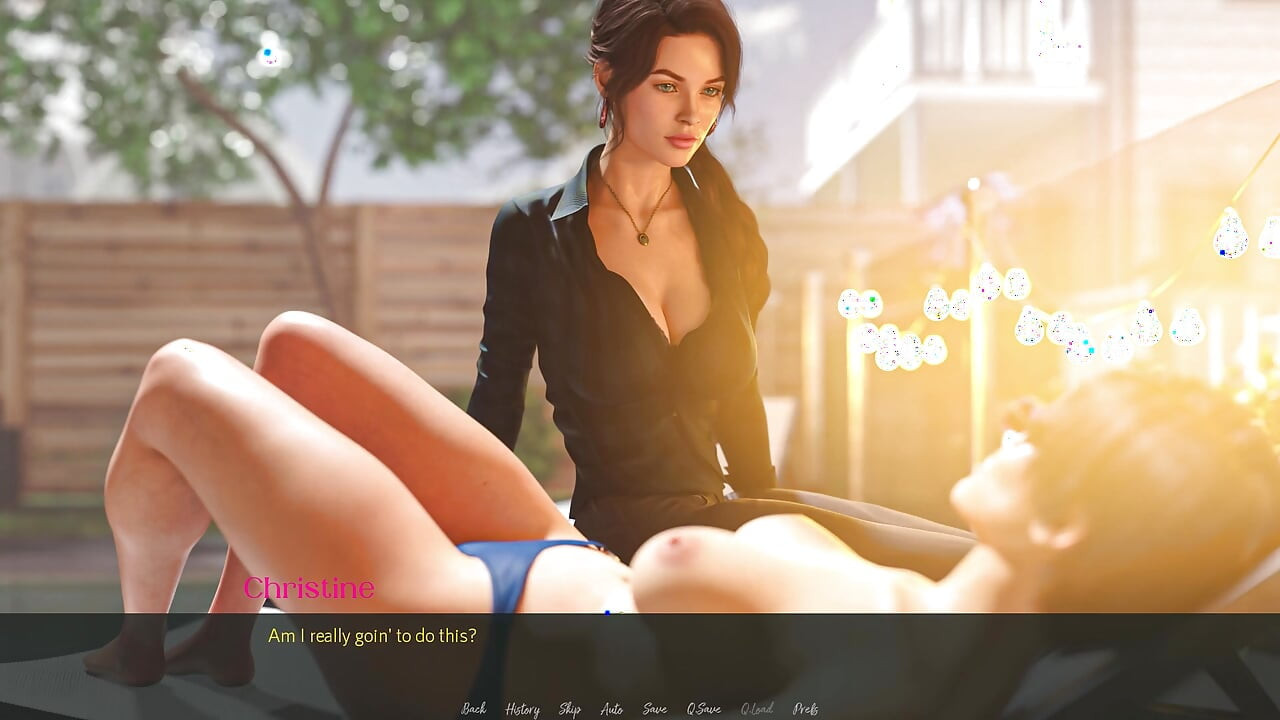Select the Christine name label
Viewport: 1280px width, 720px height.
[x=310, y=588]
